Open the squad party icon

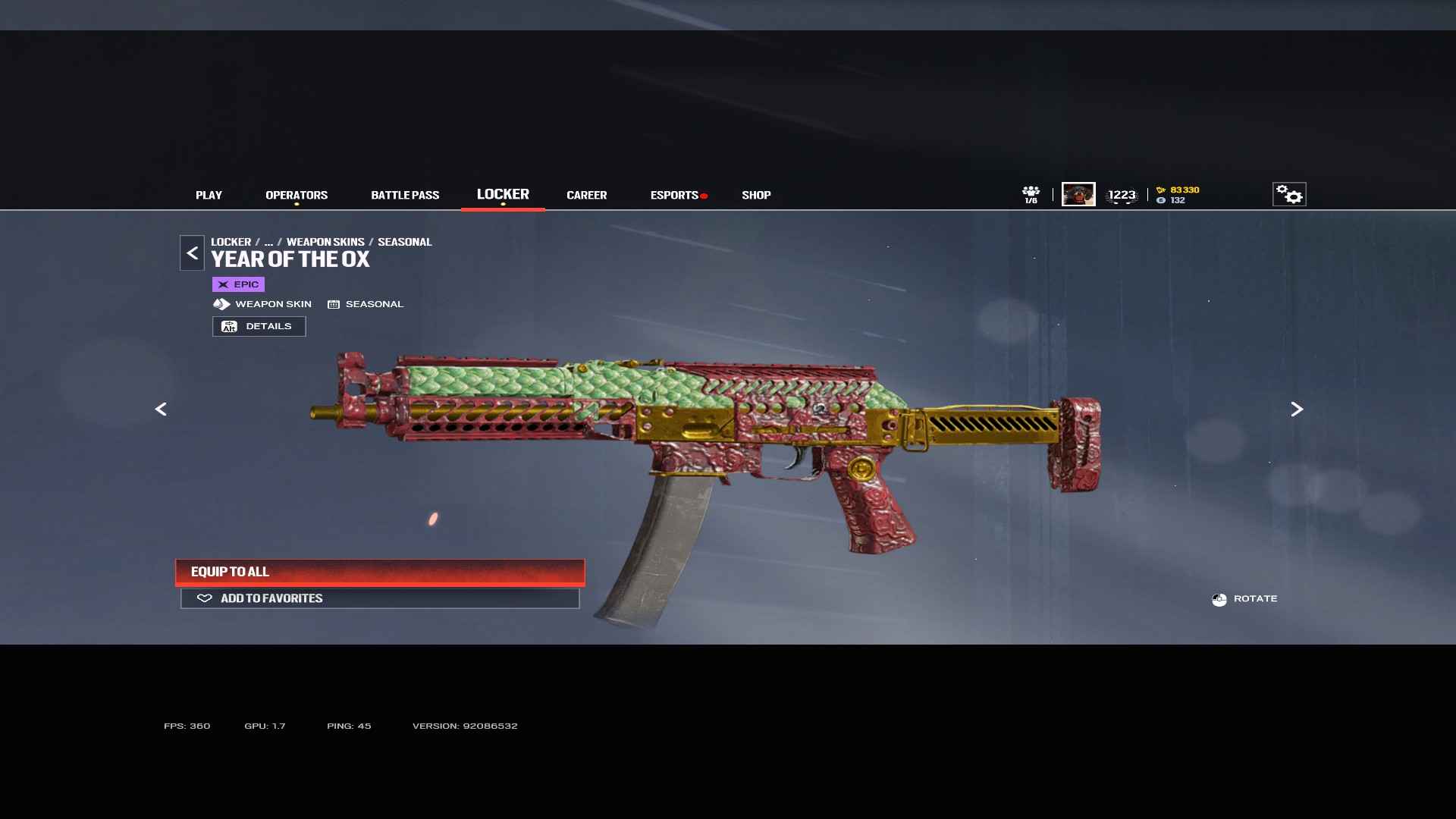point(1031,194)
